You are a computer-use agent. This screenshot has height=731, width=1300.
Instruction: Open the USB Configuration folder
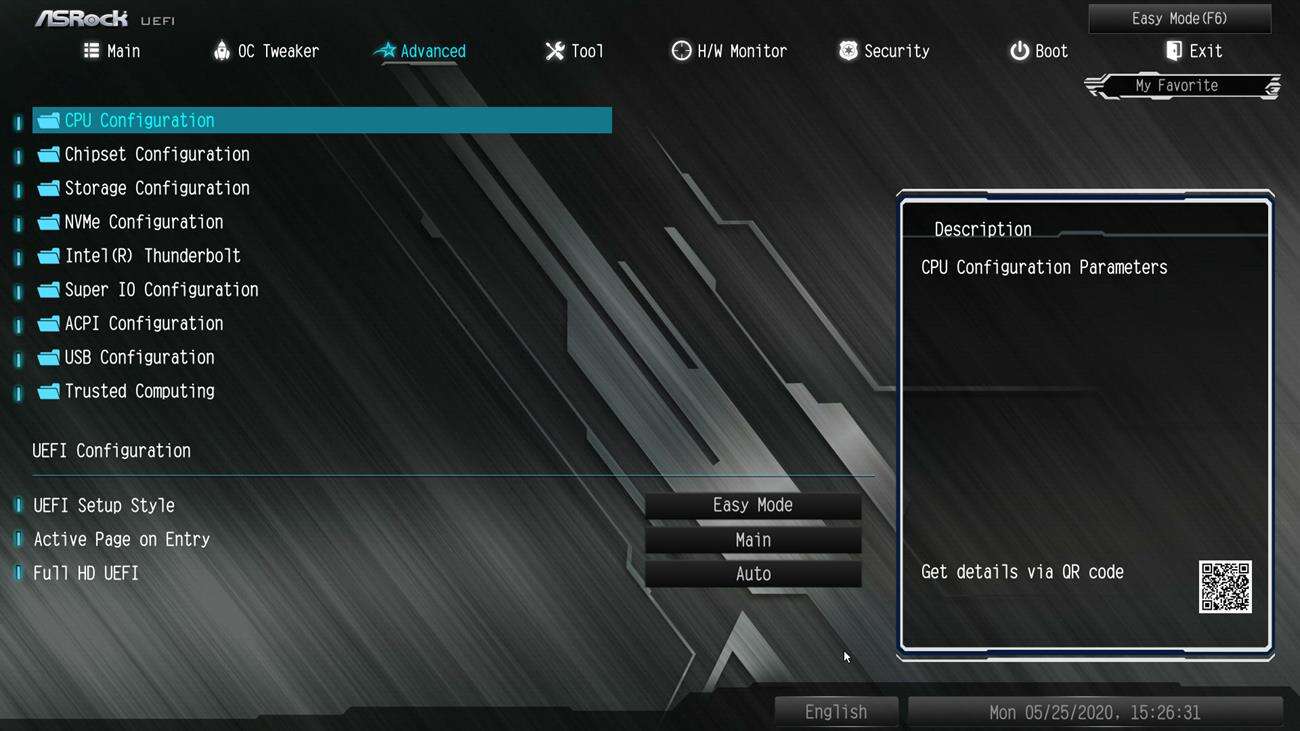click(x=139, y=357)
